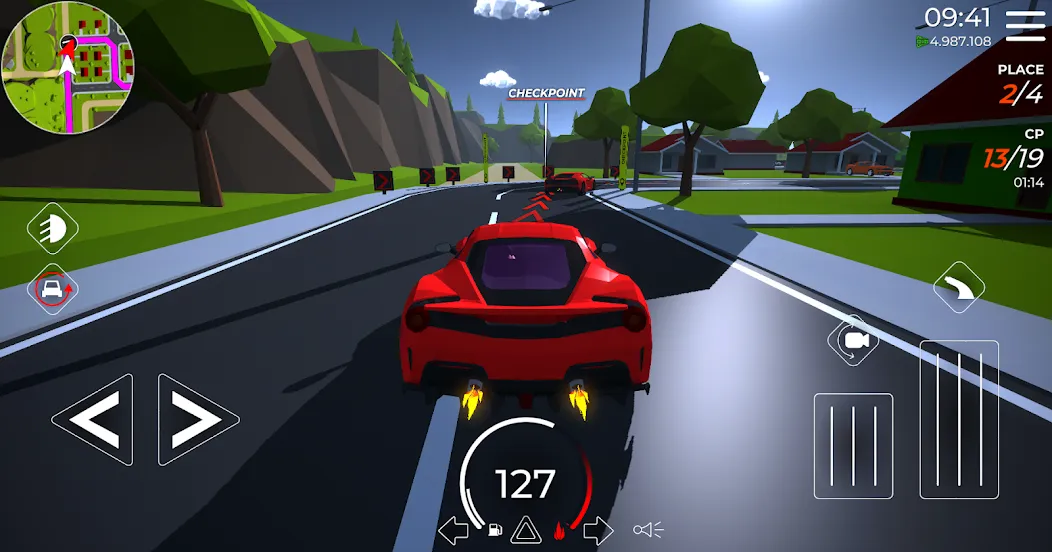Image resolution: width=1052 pixels, height=552 pixels.
Task: Open the hamburger menu
Action: pyautogui.click(x=1025, y=25)
